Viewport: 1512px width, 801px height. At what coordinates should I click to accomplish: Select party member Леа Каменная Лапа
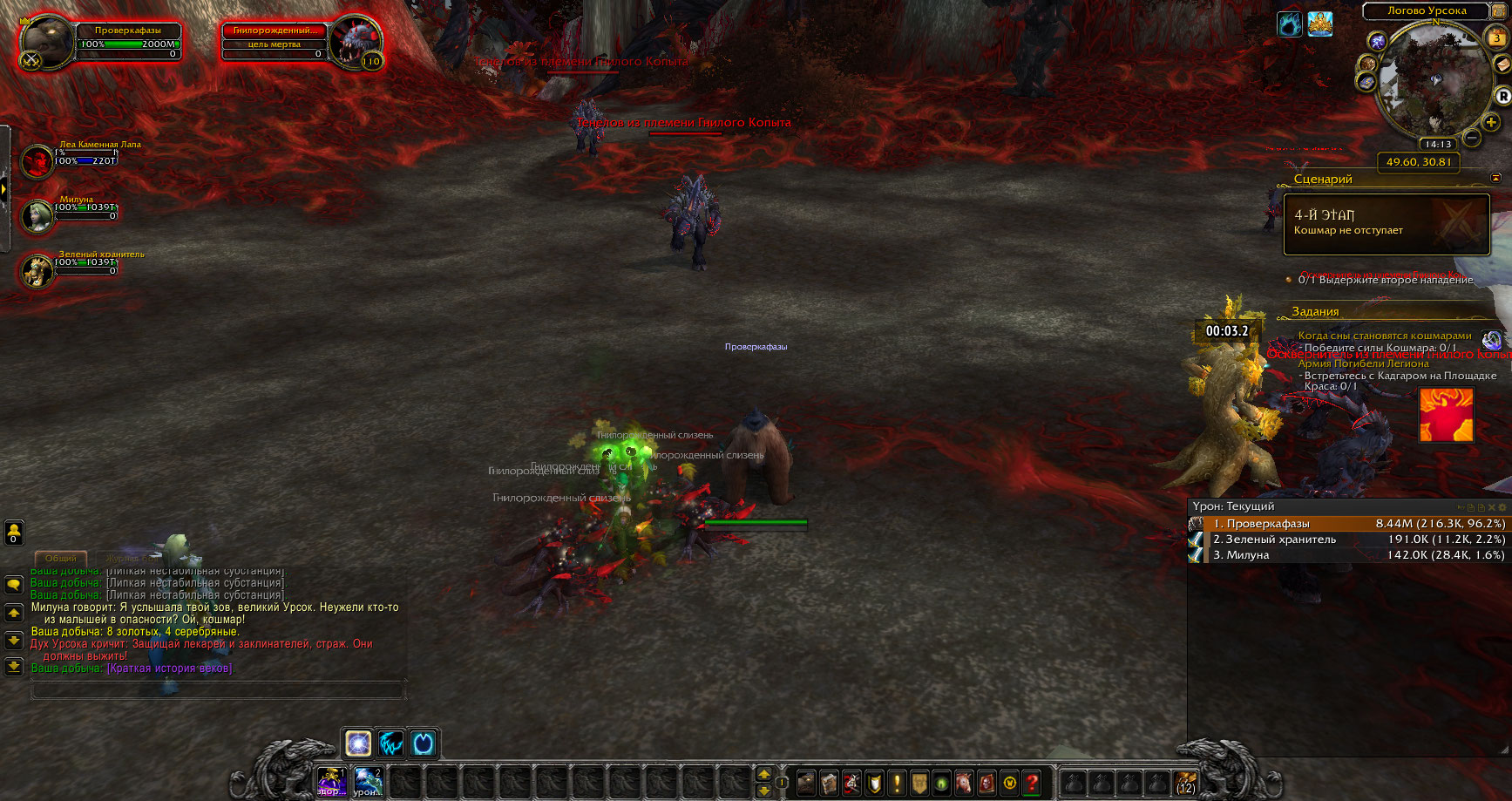point(37,161)
